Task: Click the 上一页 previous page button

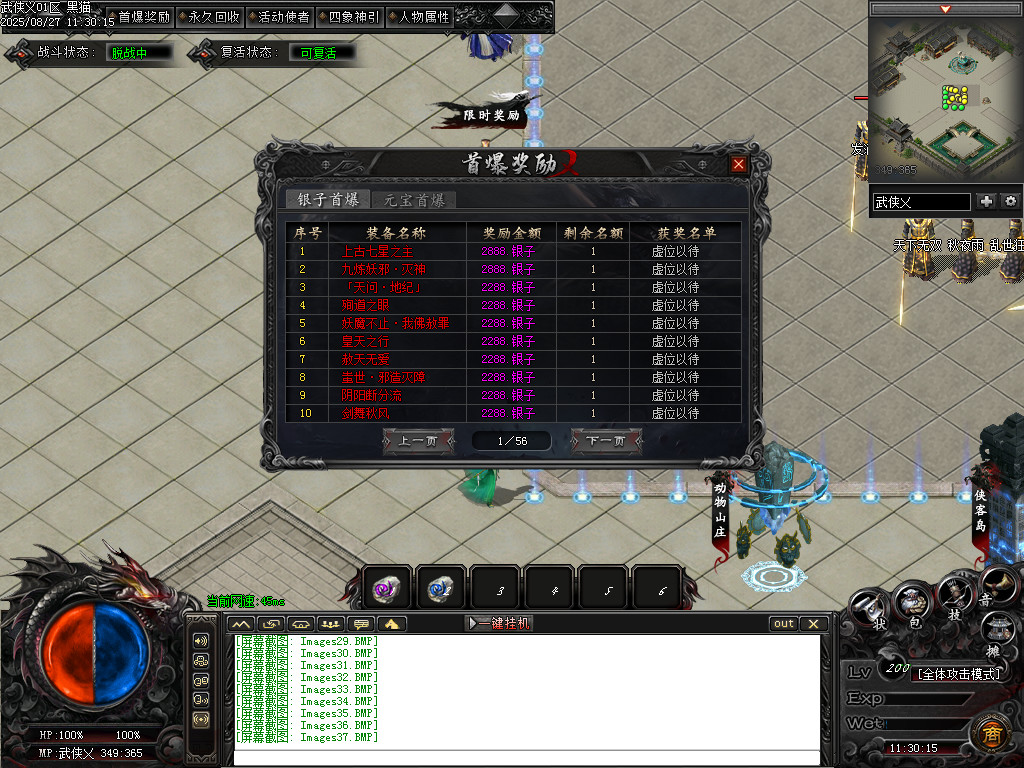Action: coord(418,441)
